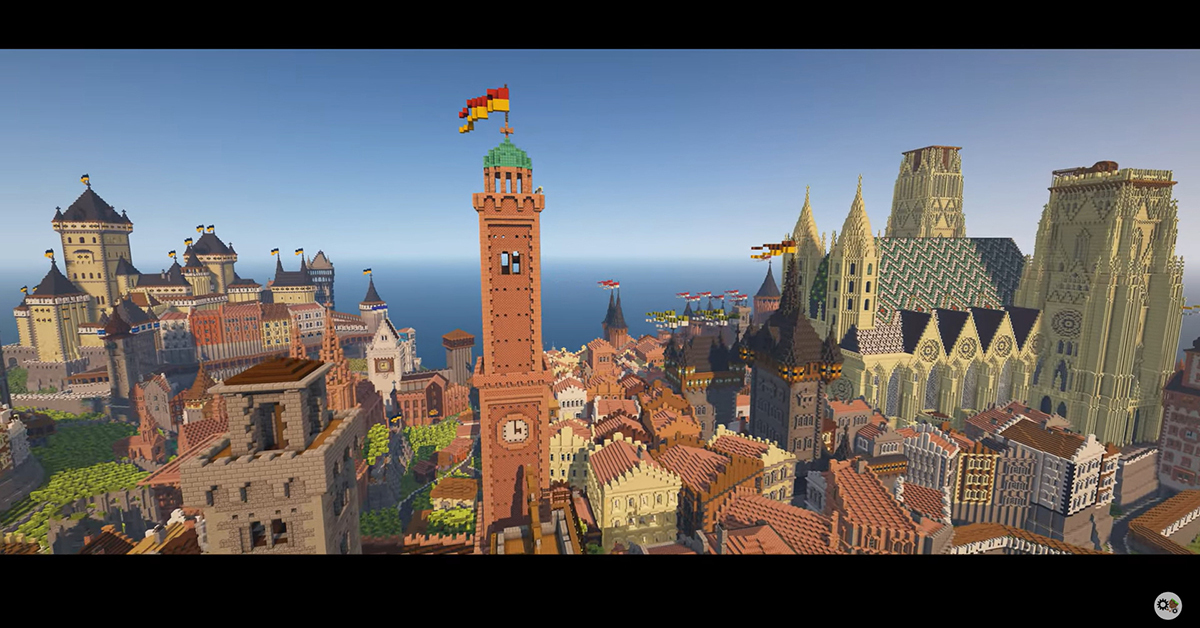Click the round channel watermark with gear logo

click(1167, 605)
